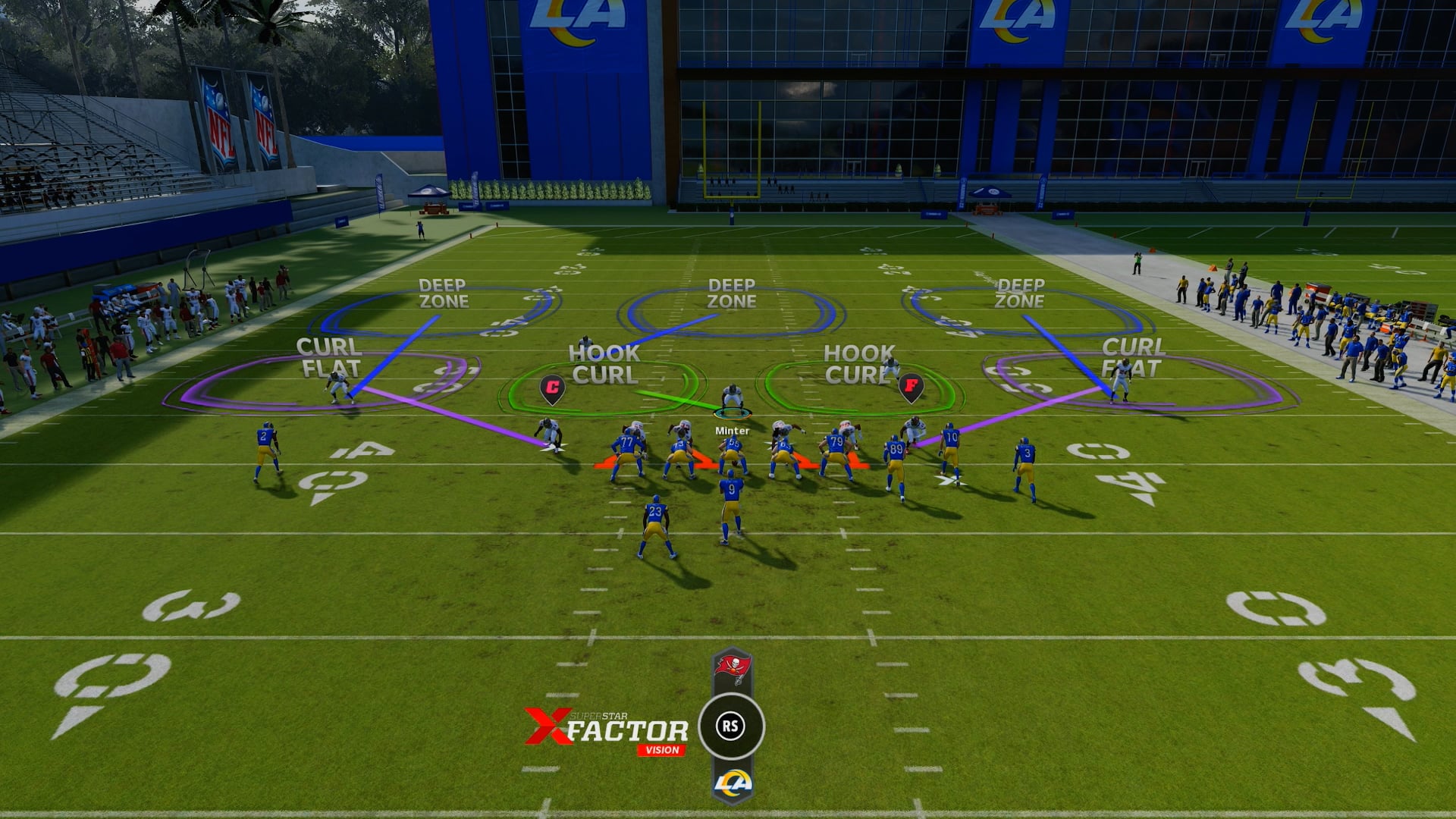
Task: Select the Rams logo in X-Factor Vision
Action: (x=732, y=783)
